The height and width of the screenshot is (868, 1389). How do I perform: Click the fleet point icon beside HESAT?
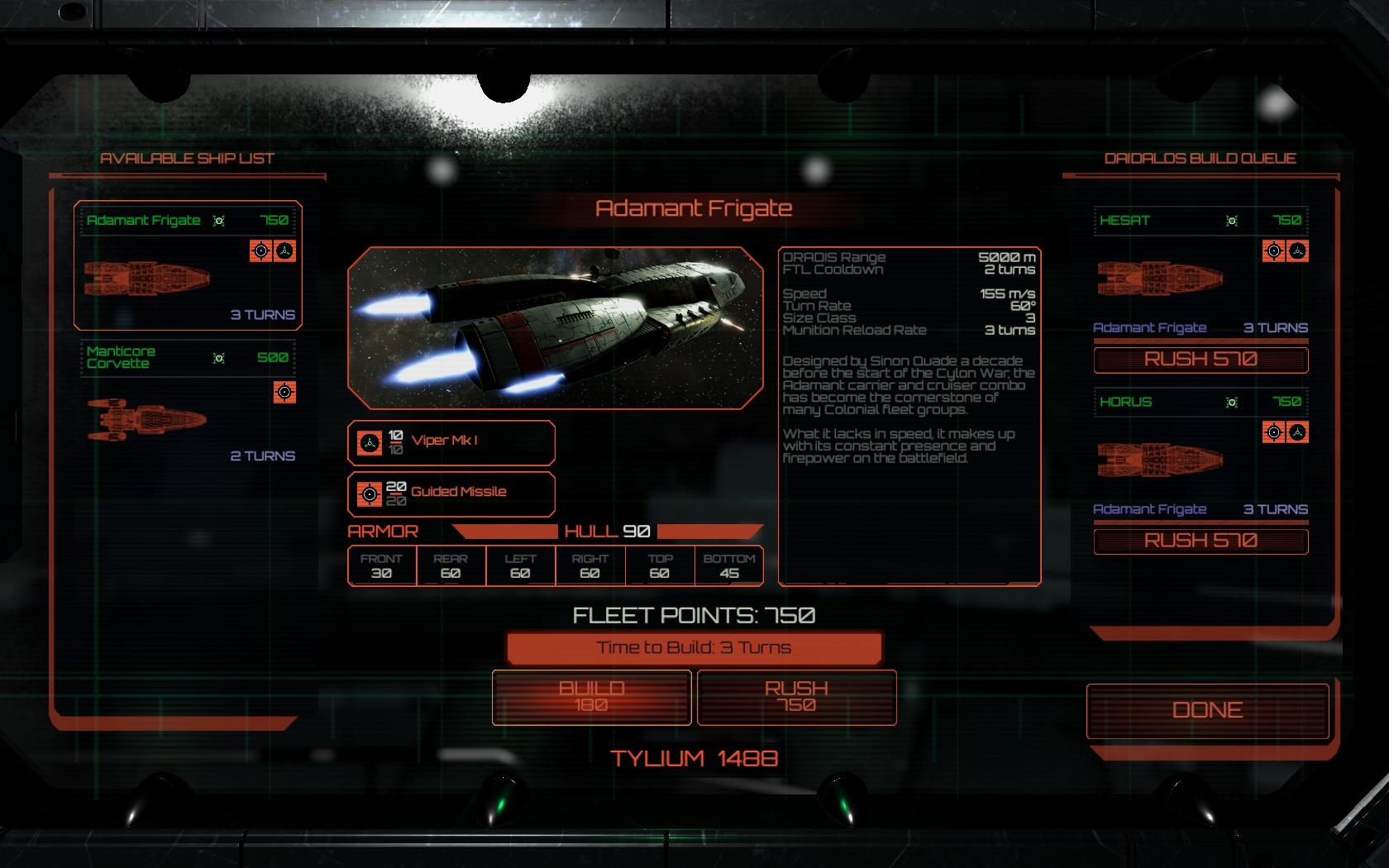point(1231,221)
